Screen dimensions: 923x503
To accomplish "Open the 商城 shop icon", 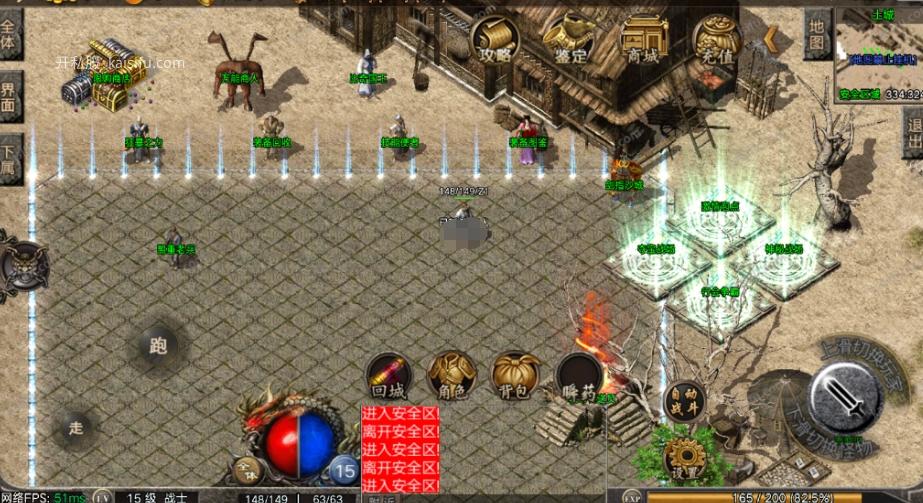I will (643, 40).
